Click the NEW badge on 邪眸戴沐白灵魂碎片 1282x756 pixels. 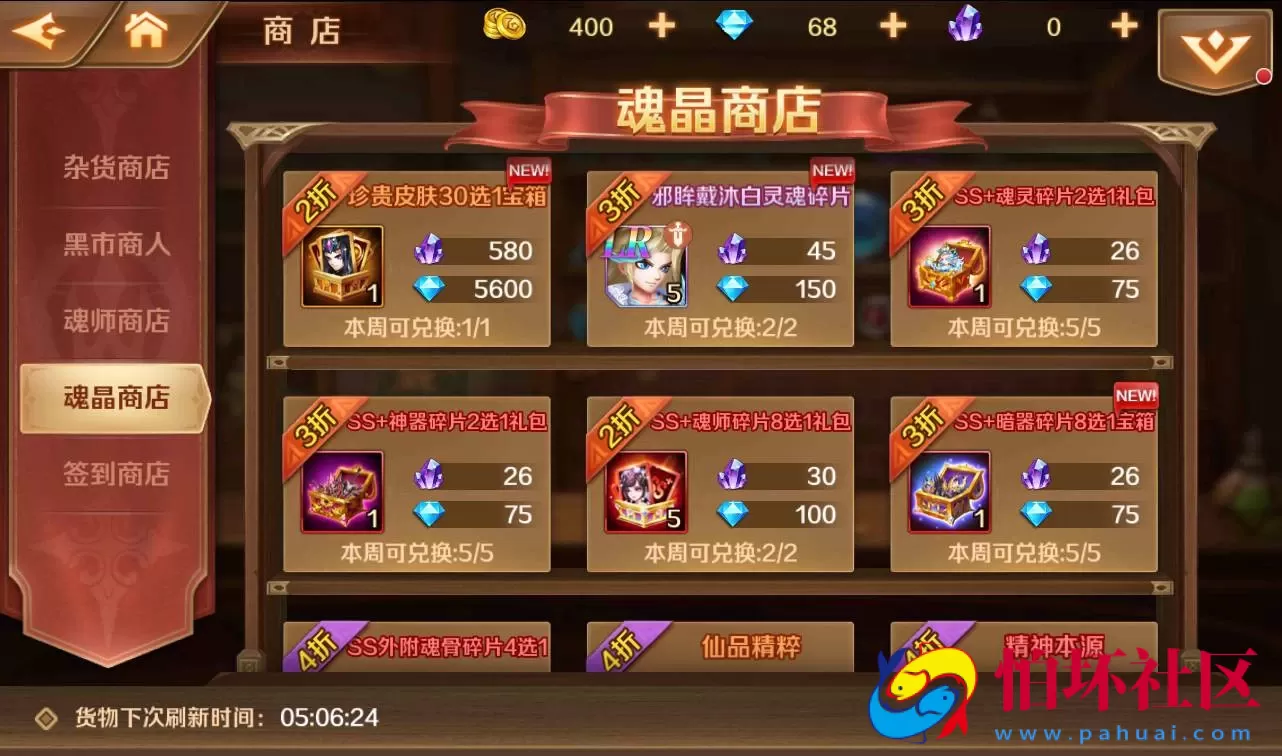pyautogui.click(x=831, y=169)
